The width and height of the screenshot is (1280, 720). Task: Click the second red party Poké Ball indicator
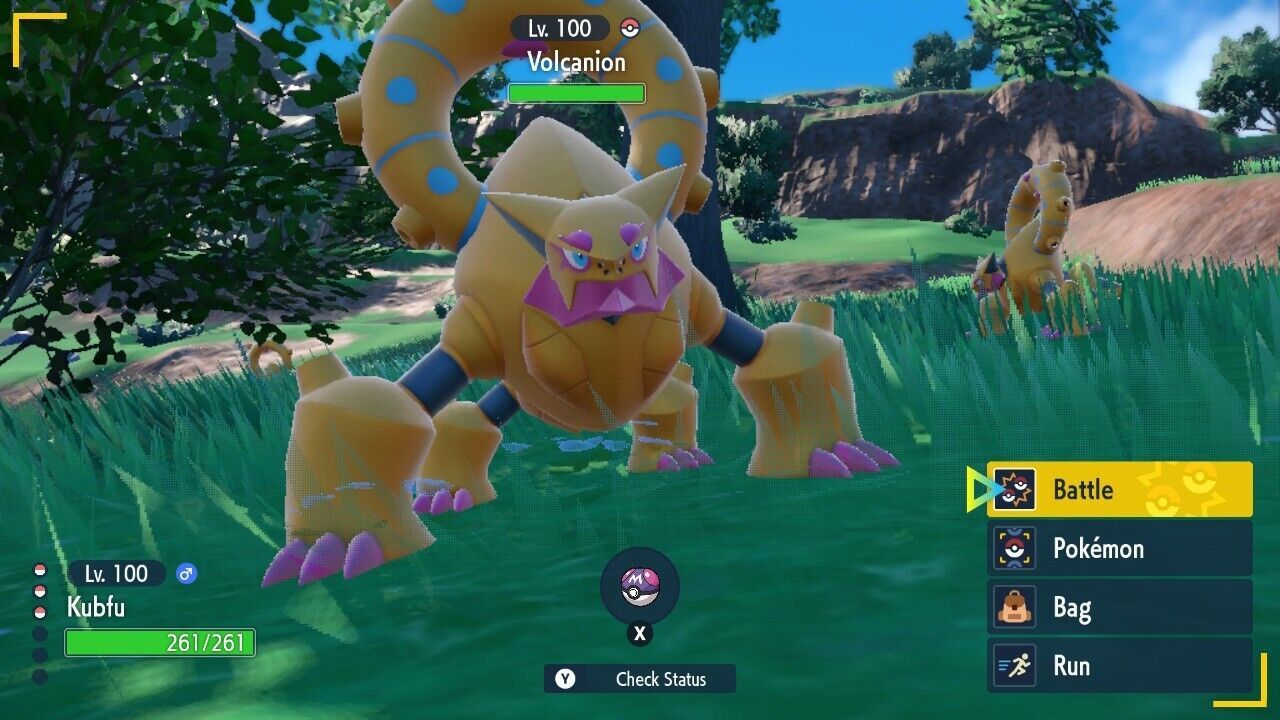coord(39,590)
